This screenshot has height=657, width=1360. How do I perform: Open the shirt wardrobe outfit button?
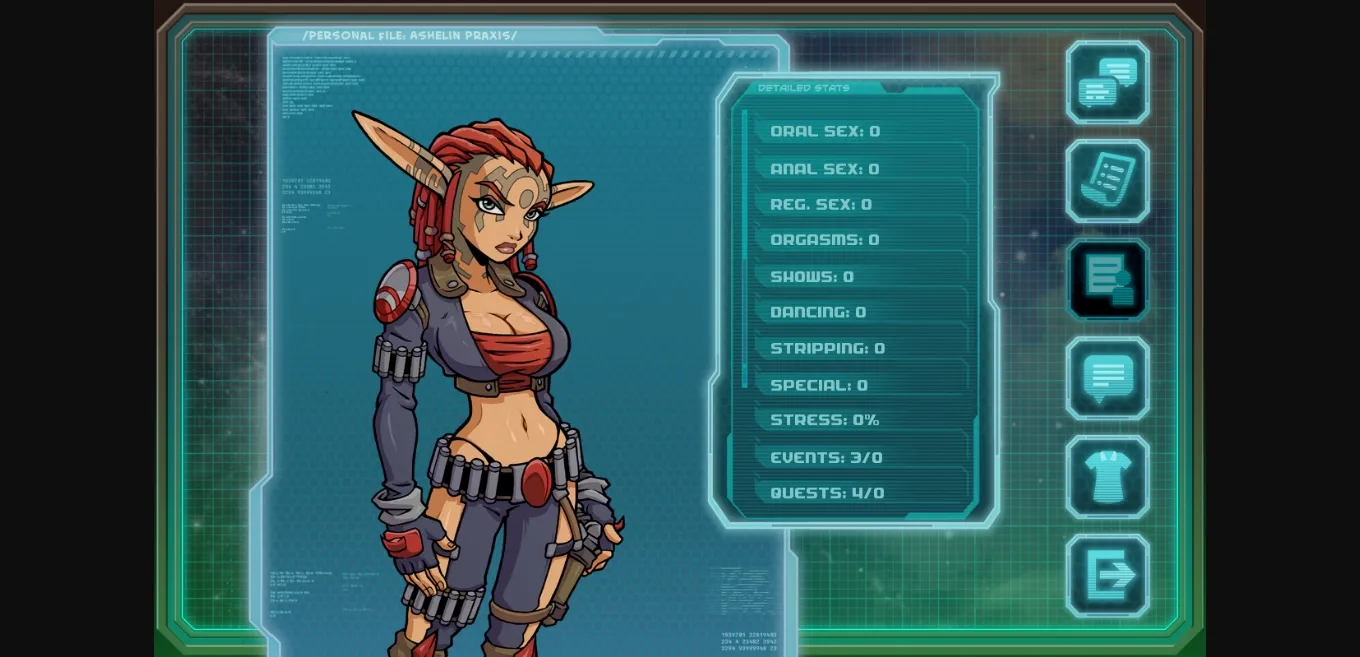point(1107,477)
